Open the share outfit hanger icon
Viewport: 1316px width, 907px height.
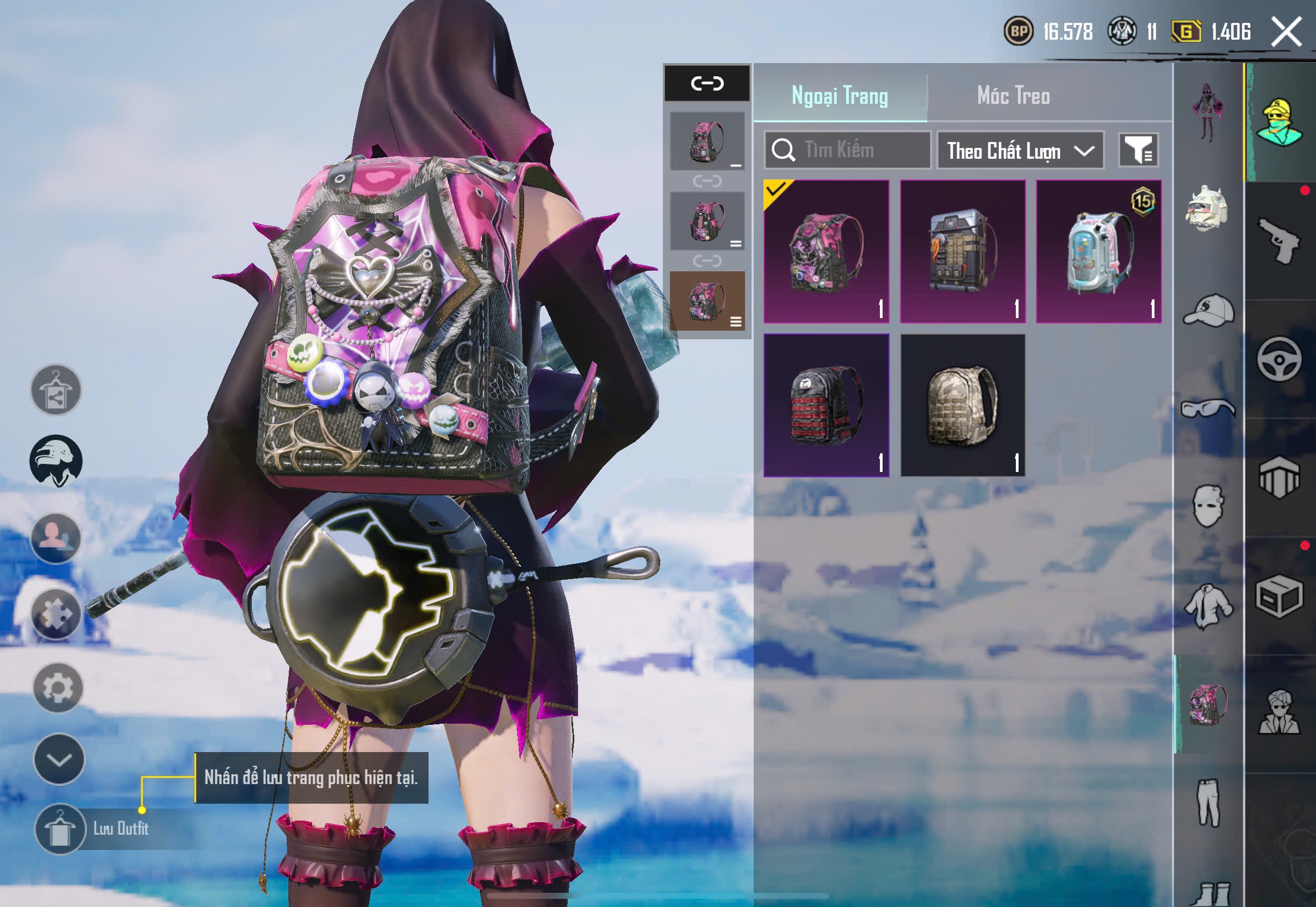tap(55, 390)
